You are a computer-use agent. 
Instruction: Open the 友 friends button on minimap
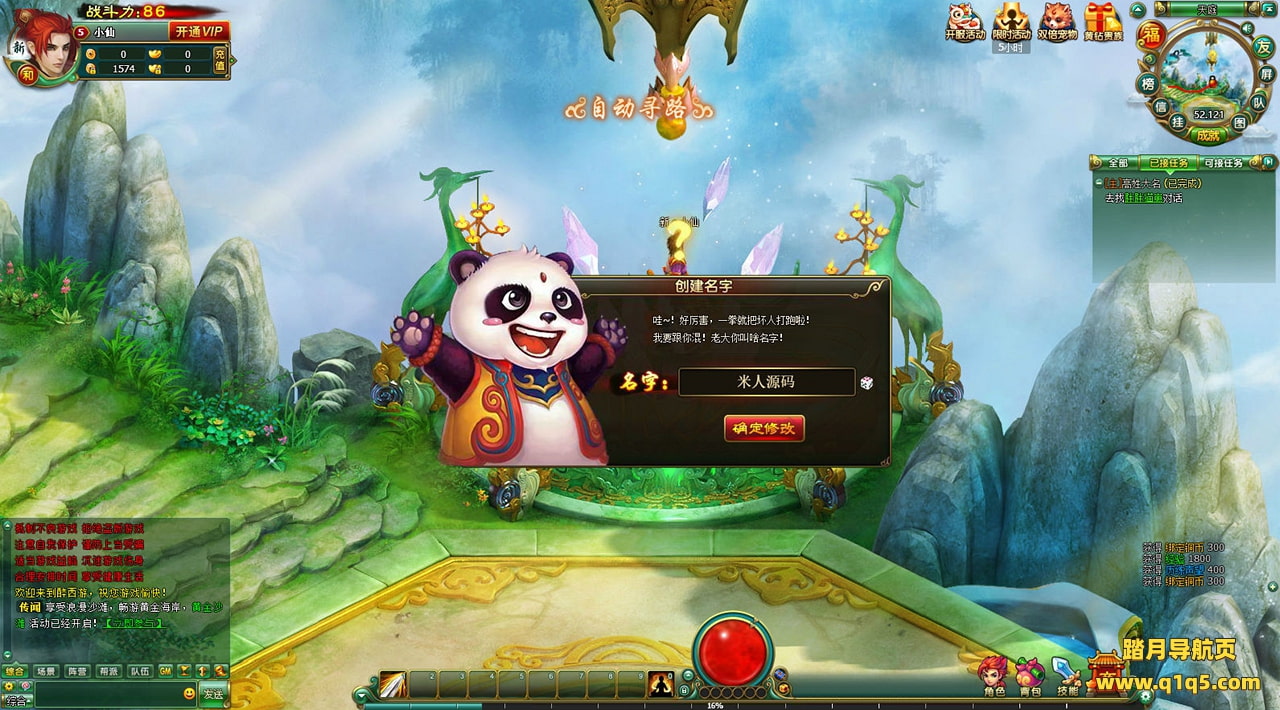pyautogui.click(x=1263, y=46)
